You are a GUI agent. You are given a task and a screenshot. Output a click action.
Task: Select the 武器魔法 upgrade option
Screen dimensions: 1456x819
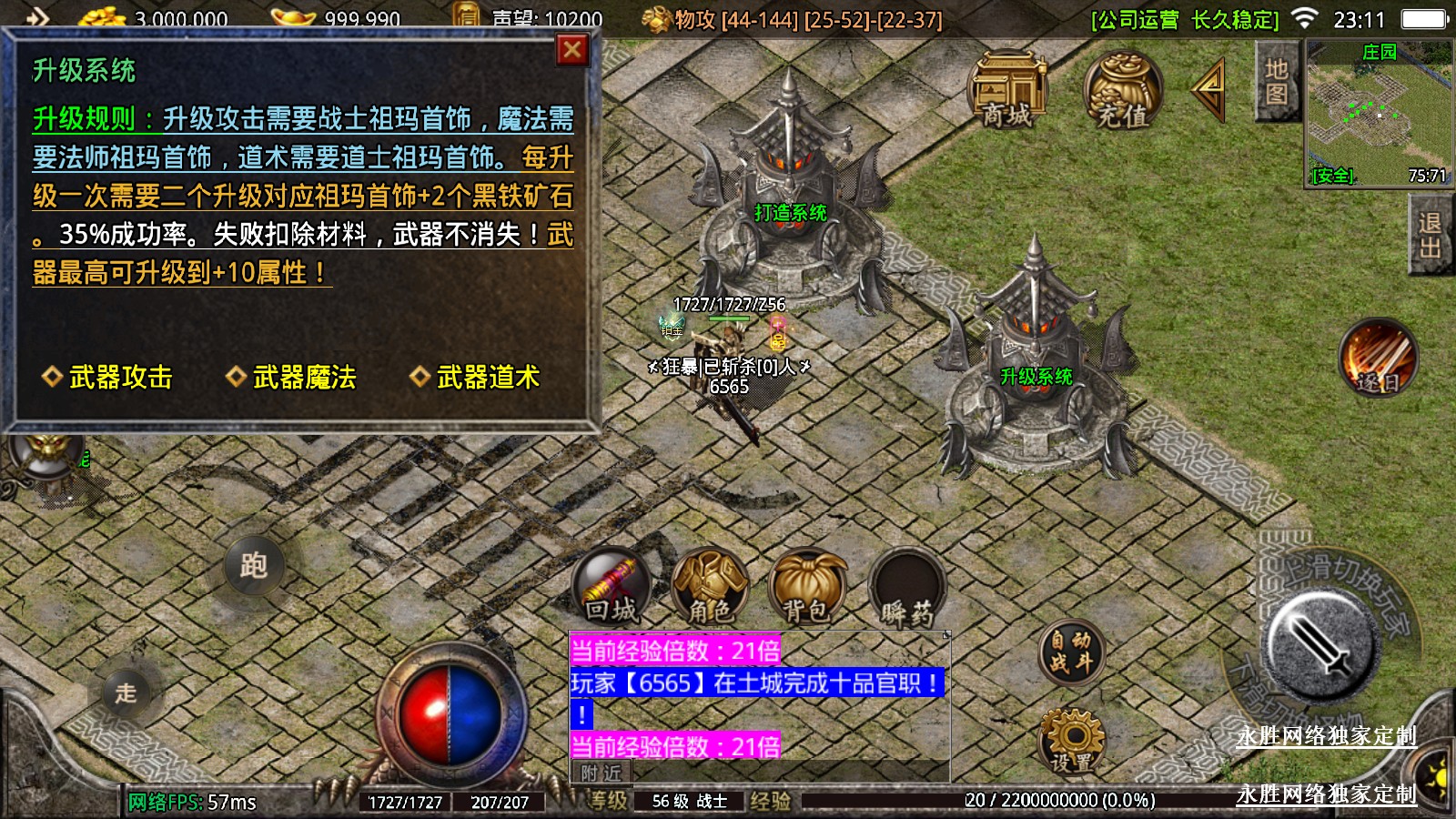(292, 377)
